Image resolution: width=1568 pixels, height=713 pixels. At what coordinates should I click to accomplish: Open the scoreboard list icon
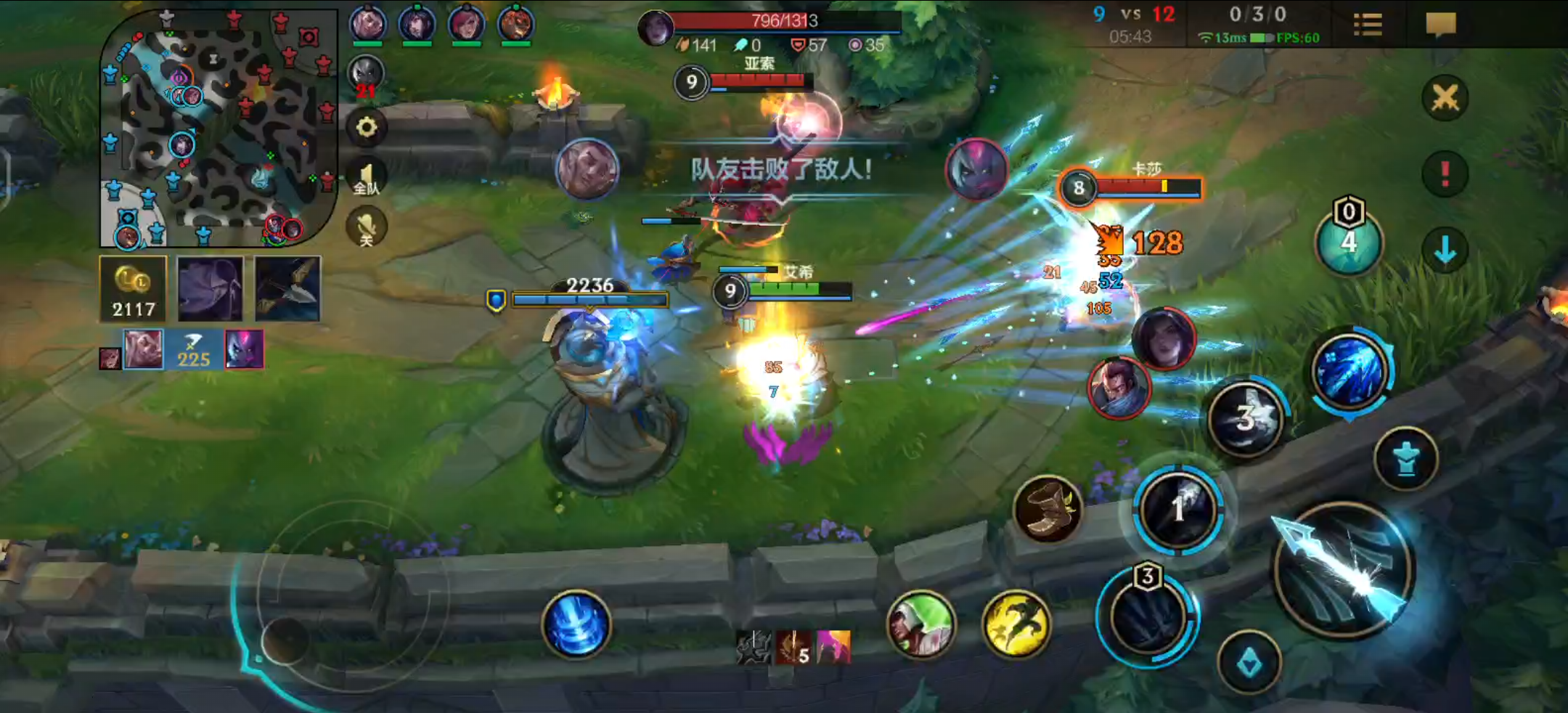tap(1368, 25)
